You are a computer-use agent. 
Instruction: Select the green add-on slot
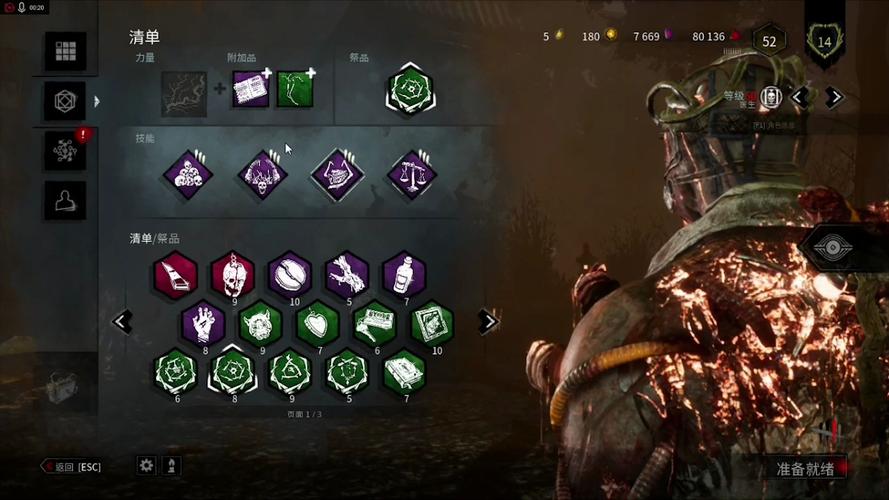[295, 89]
